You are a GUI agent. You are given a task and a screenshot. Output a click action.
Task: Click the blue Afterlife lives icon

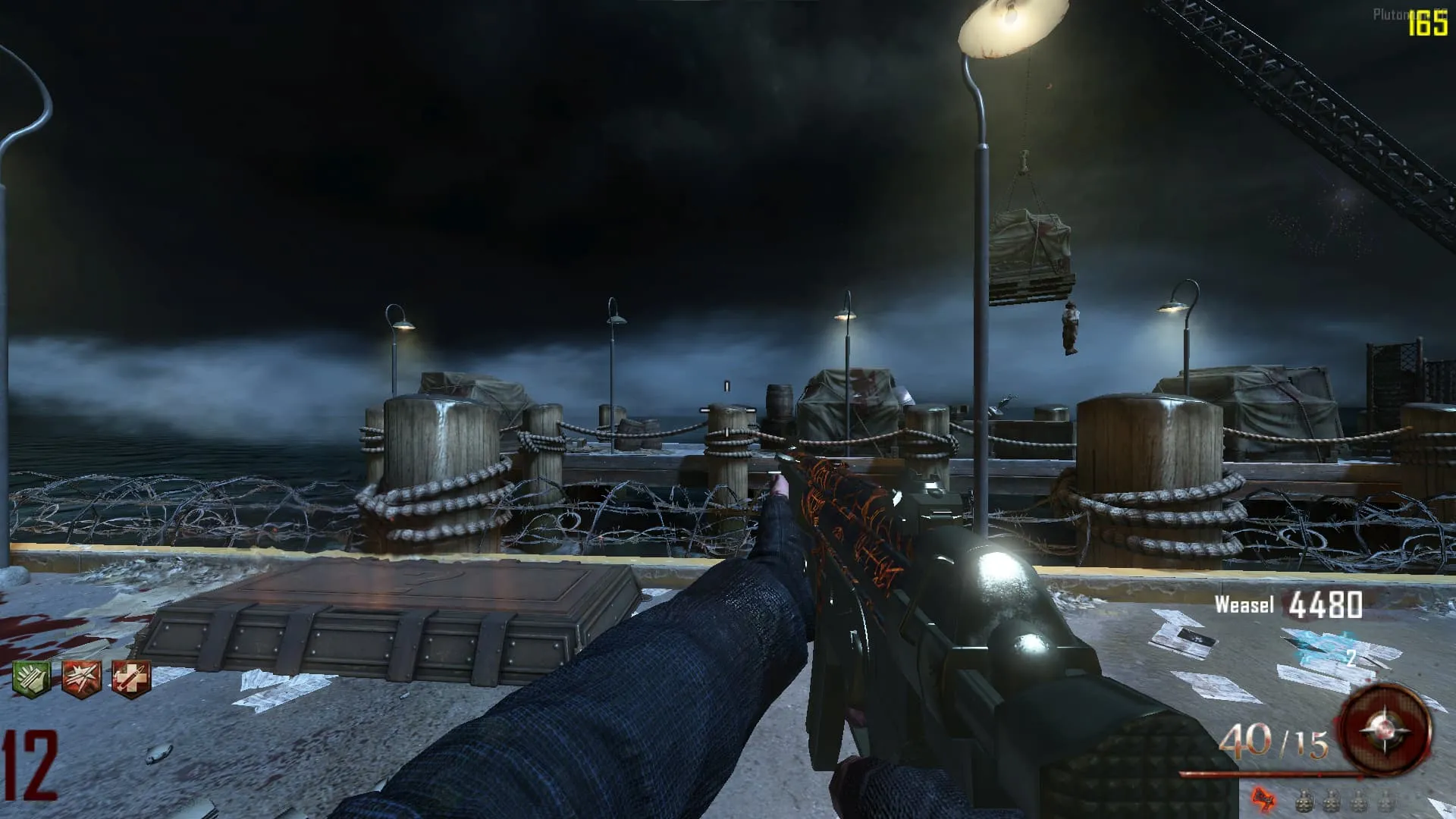1327,651
